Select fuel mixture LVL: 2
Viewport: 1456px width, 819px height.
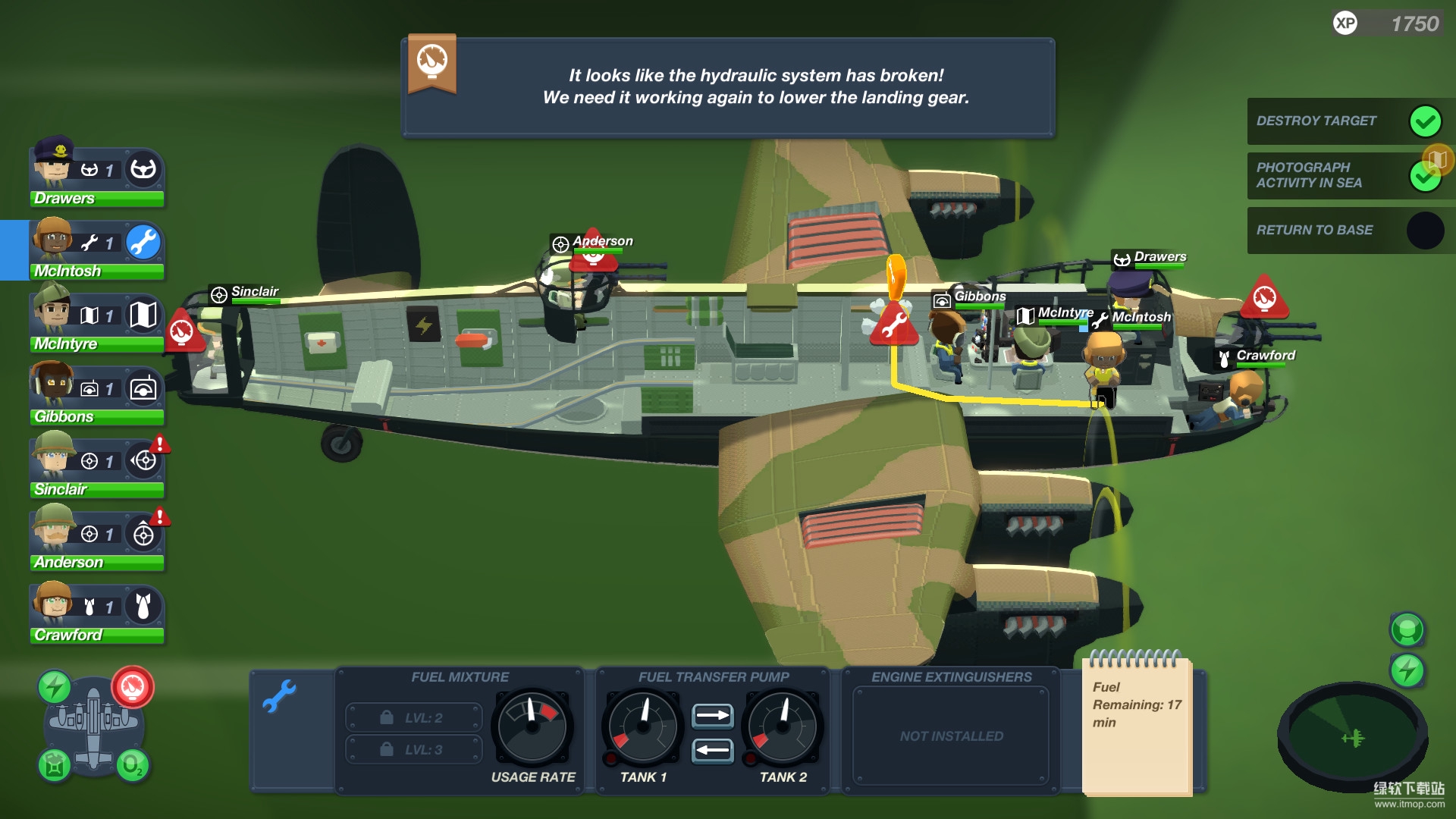click(414, 717)
